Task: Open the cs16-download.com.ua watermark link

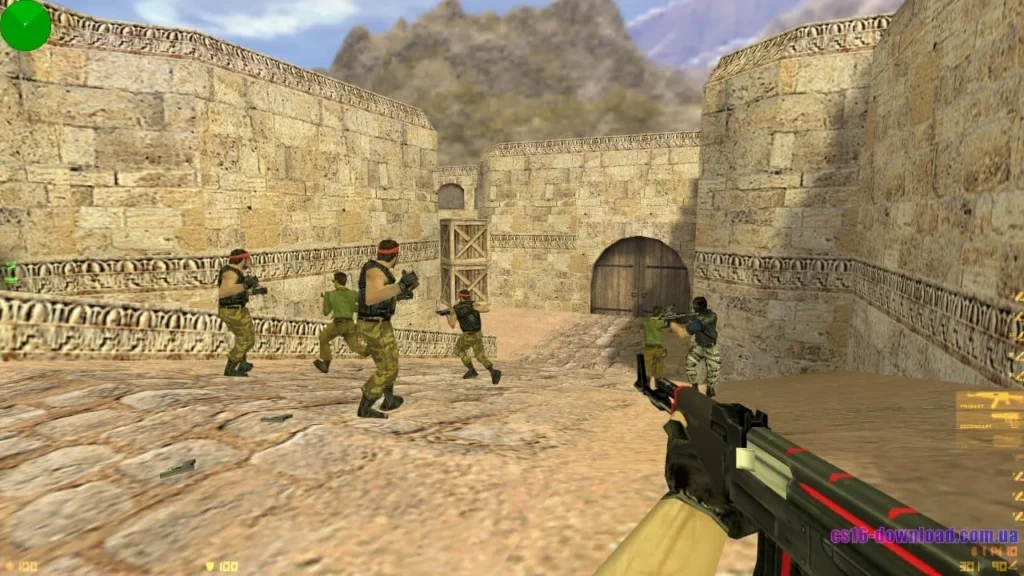Action: [x=923, y=534]
